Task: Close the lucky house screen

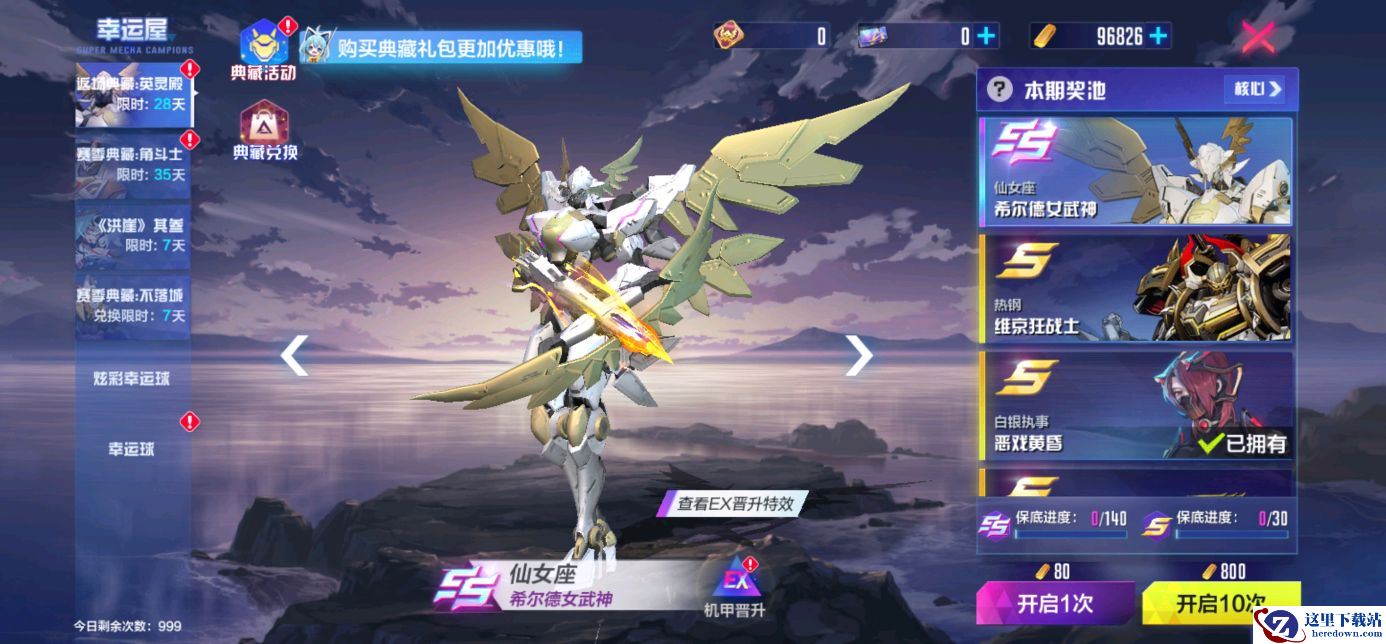Action: pyautogui.click(x=1258, y=37)
